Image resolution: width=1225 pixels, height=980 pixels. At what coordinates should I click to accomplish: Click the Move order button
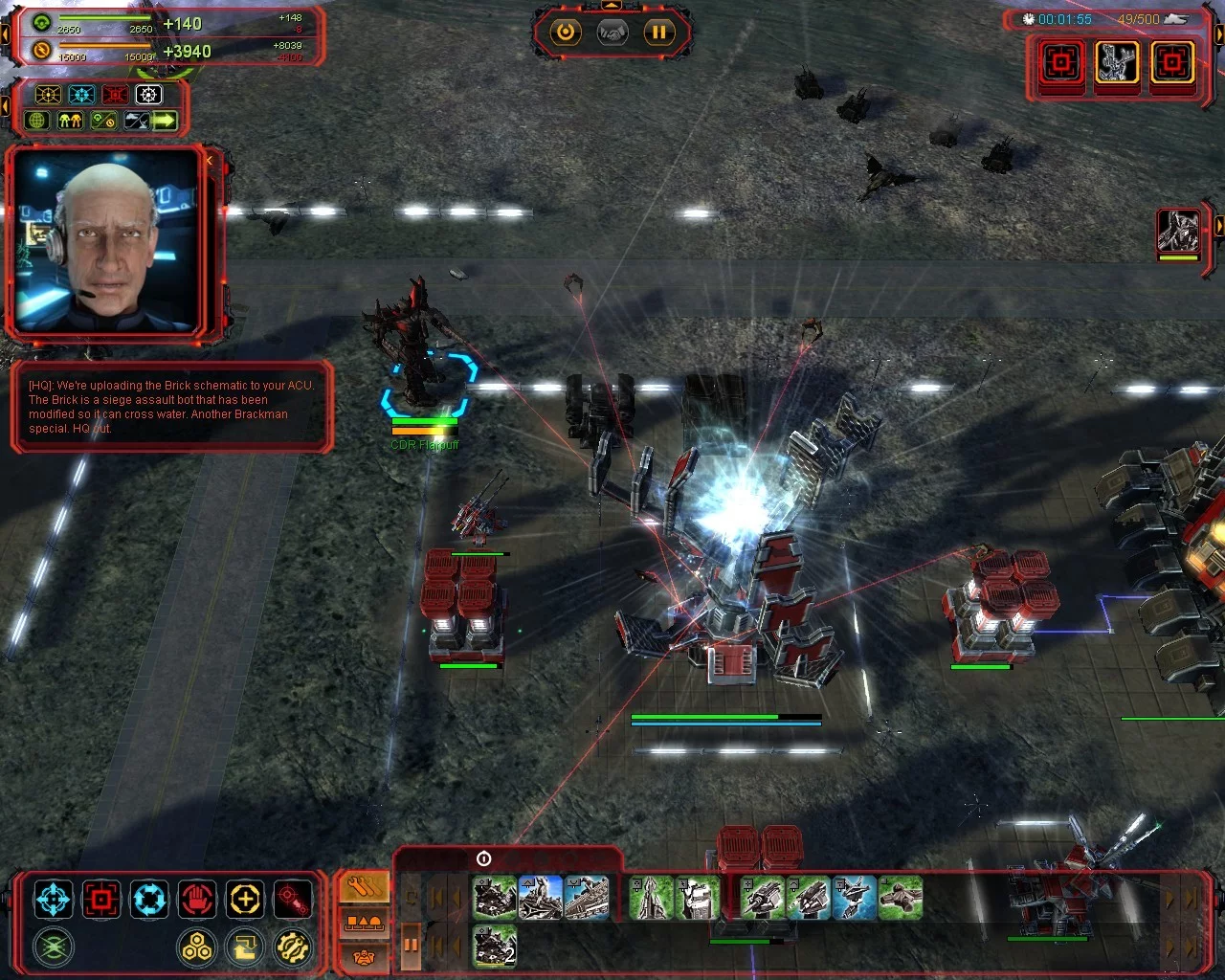tap(53, 900)
